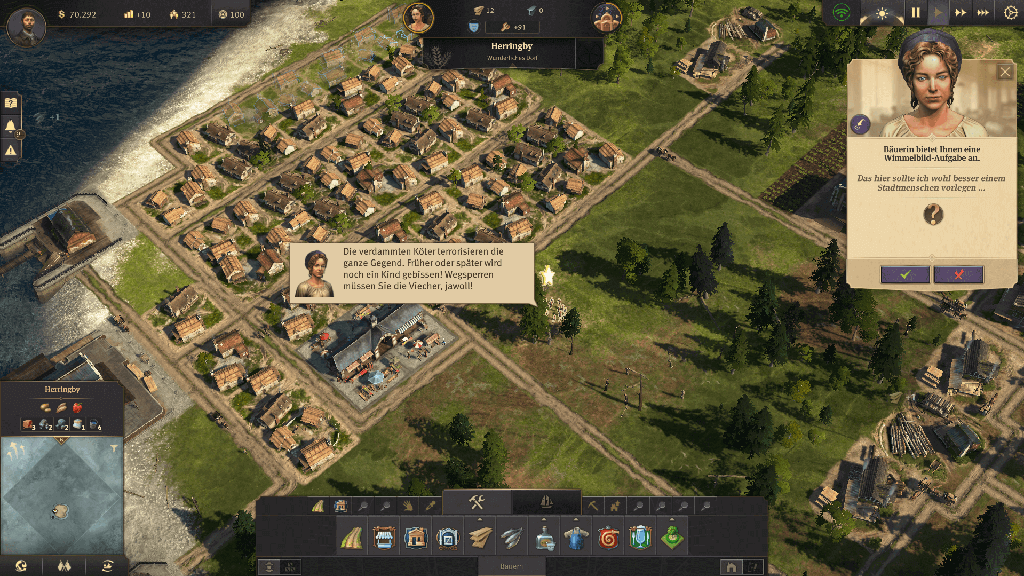Pause the game
The width and height of the screenshot is (1024, 576).
pos(915,13)
